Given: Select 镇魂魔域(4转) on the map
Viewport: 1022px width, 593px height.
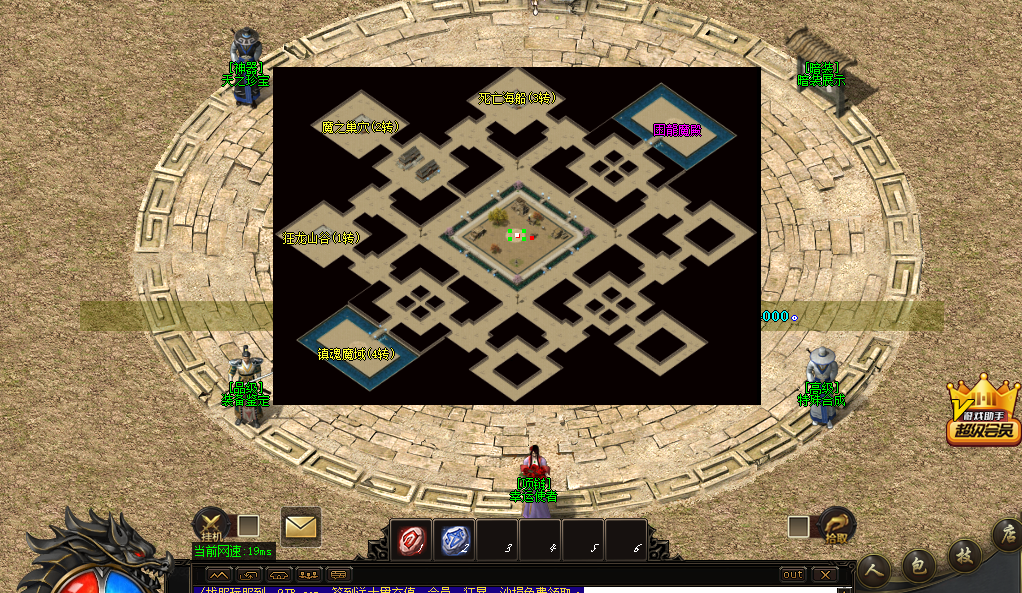Looking at the screenshot, I should coord(357,354).
